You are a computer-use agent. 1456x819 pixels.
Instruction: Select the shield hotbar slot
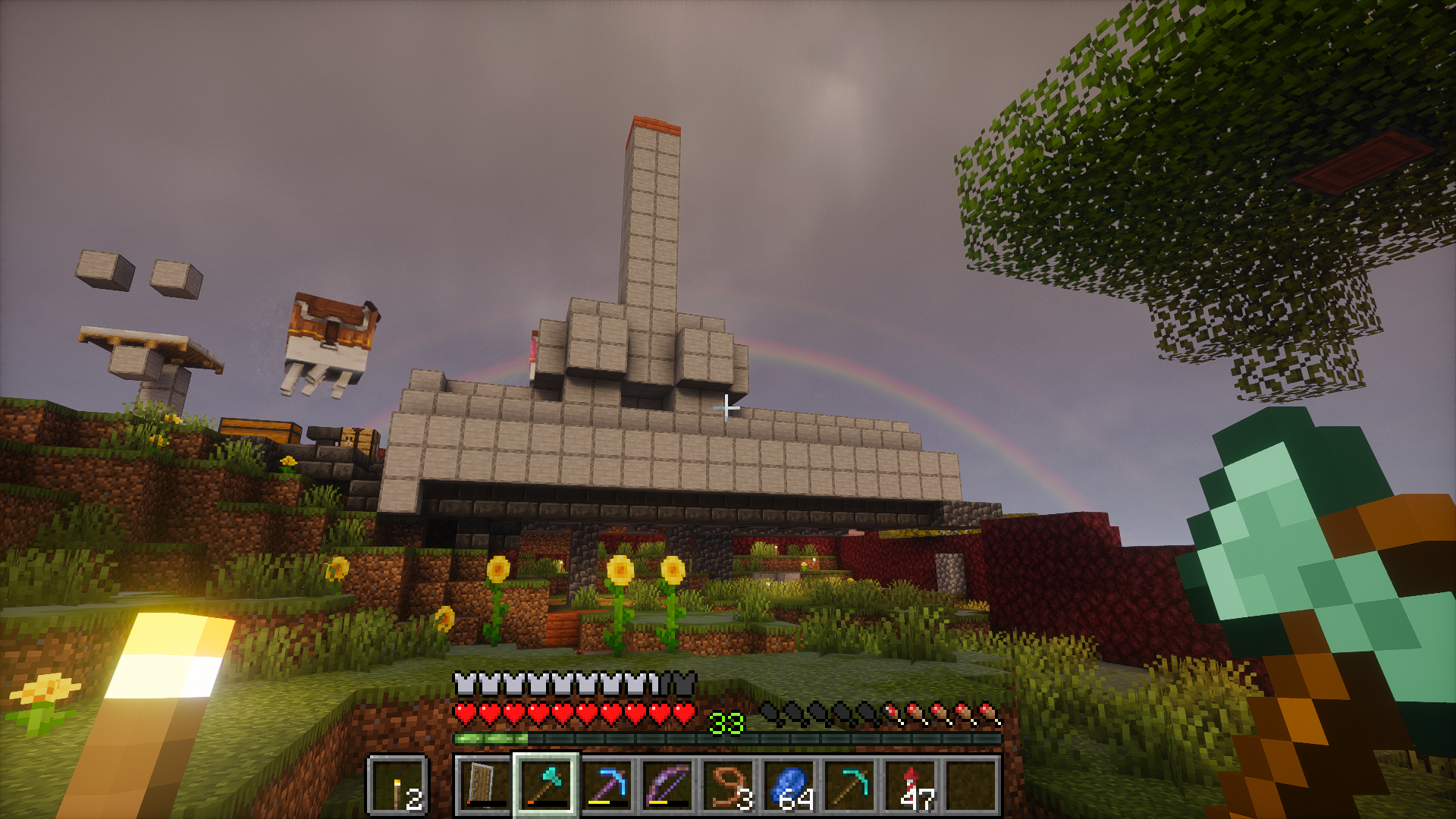[485, 786]
